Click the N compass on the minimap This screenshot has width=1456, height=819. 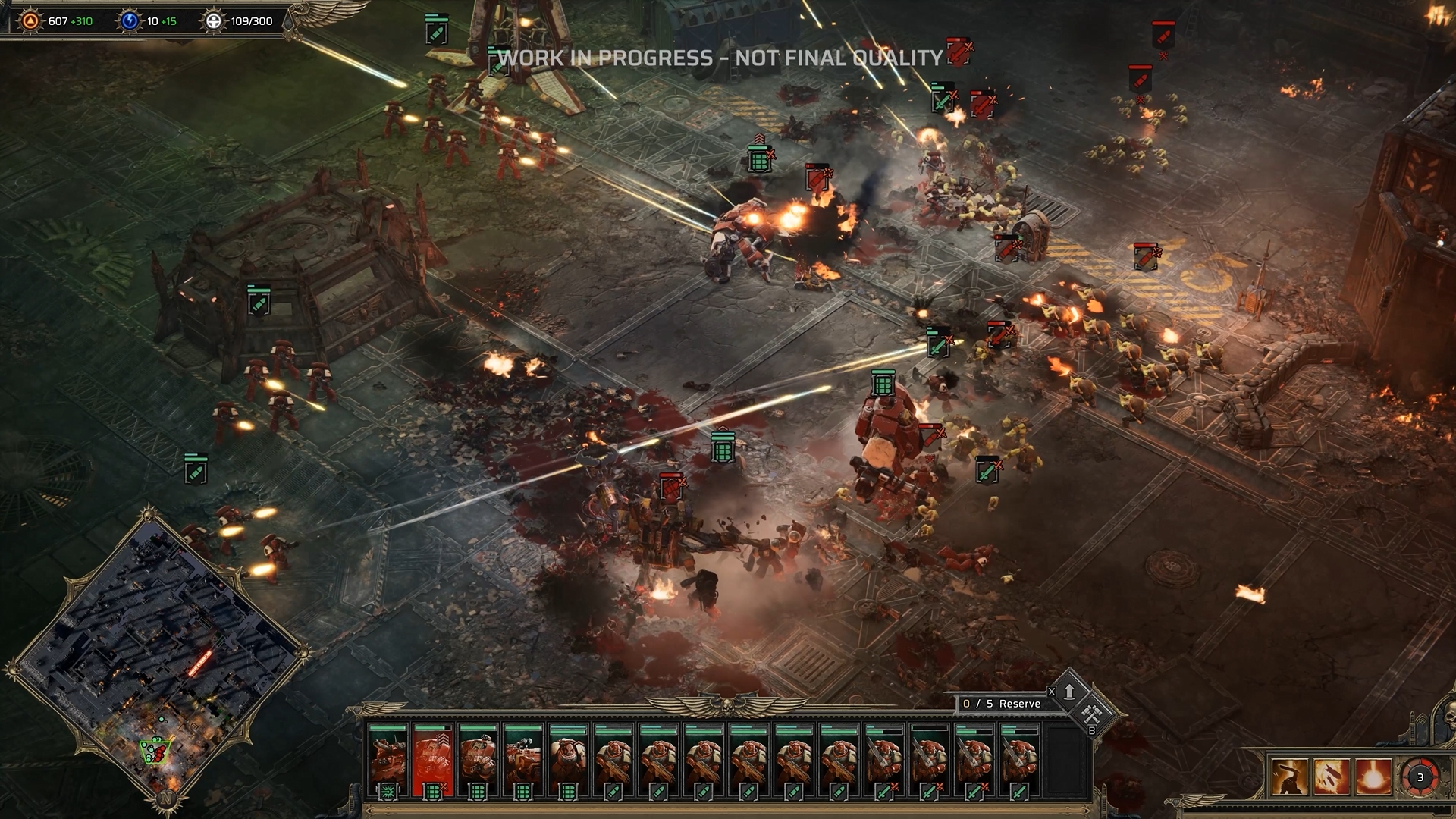point(165,799)
